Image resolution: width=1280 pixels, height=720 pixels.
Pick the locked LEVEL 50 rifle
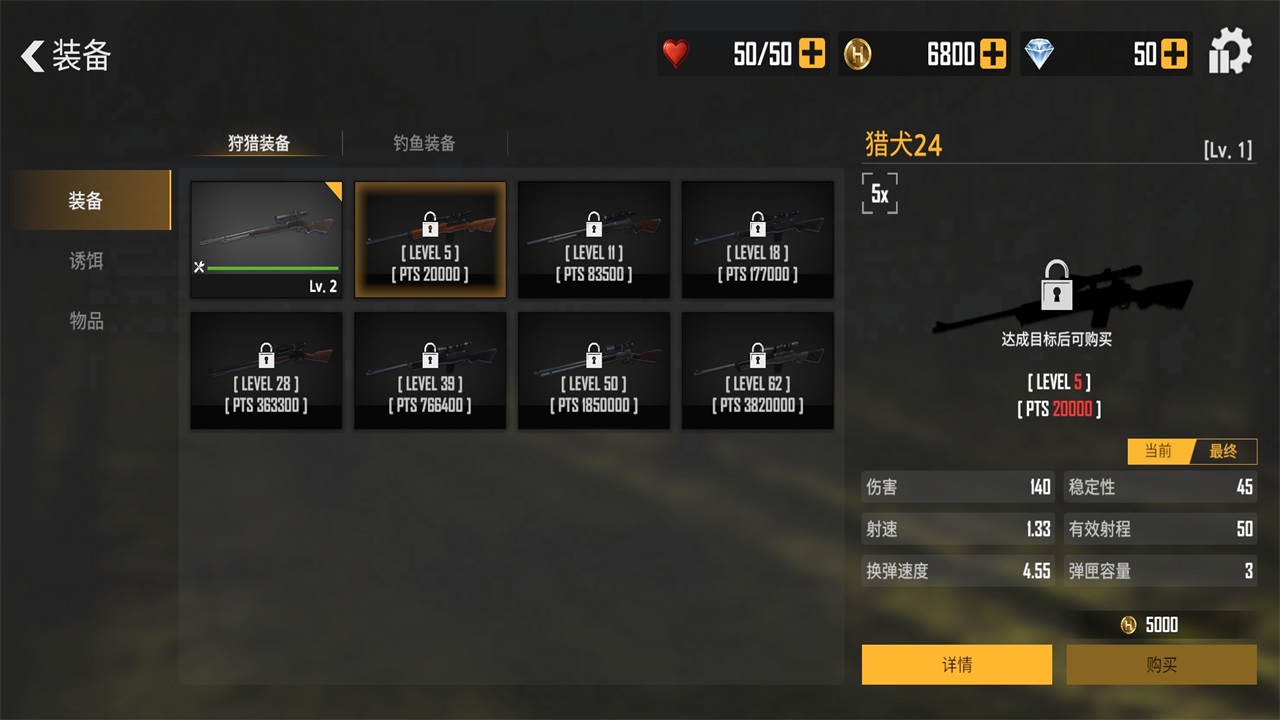594,371
